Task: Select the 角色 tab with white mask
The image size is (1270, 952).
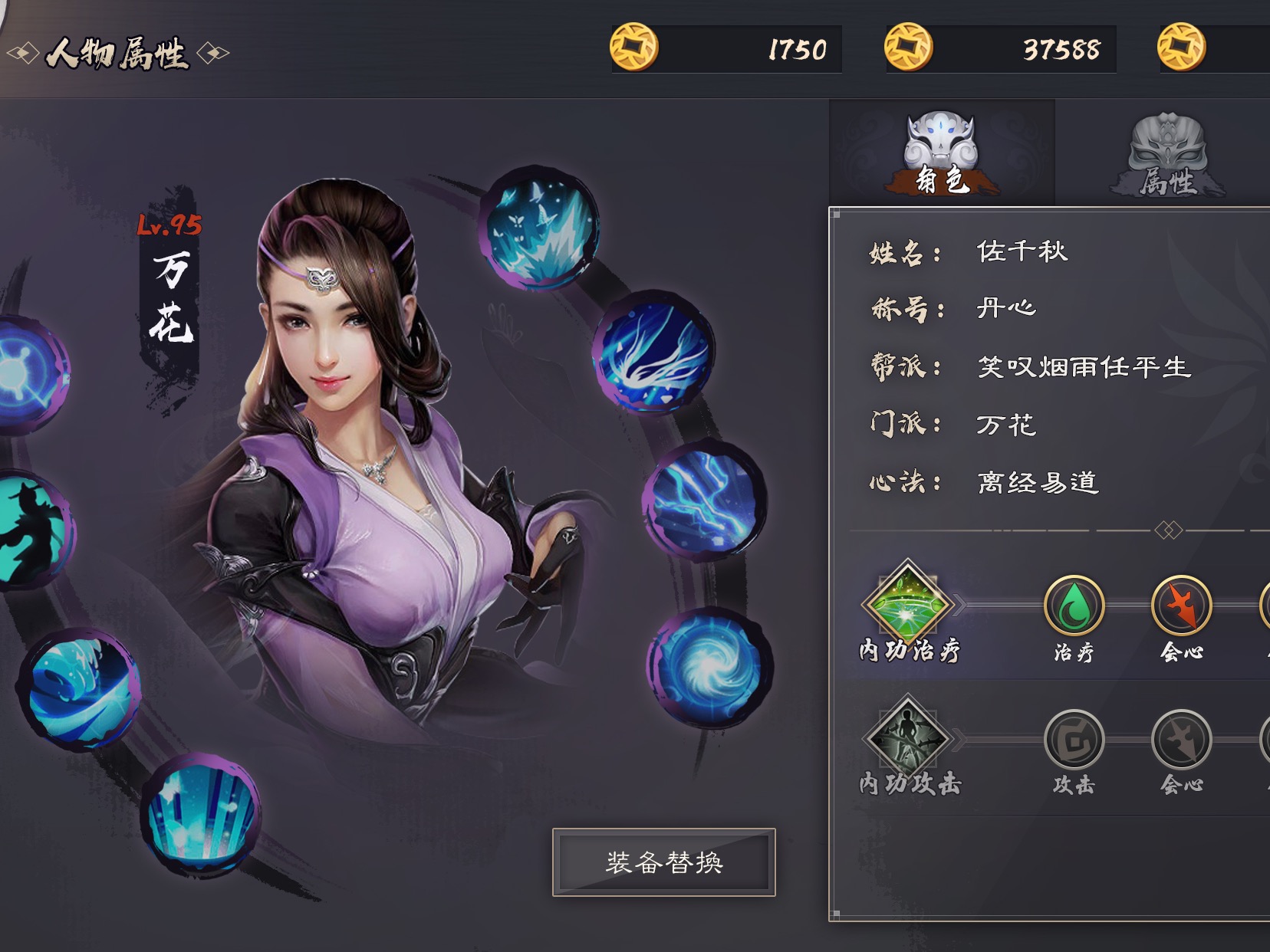Action: [x=939, y=153]
